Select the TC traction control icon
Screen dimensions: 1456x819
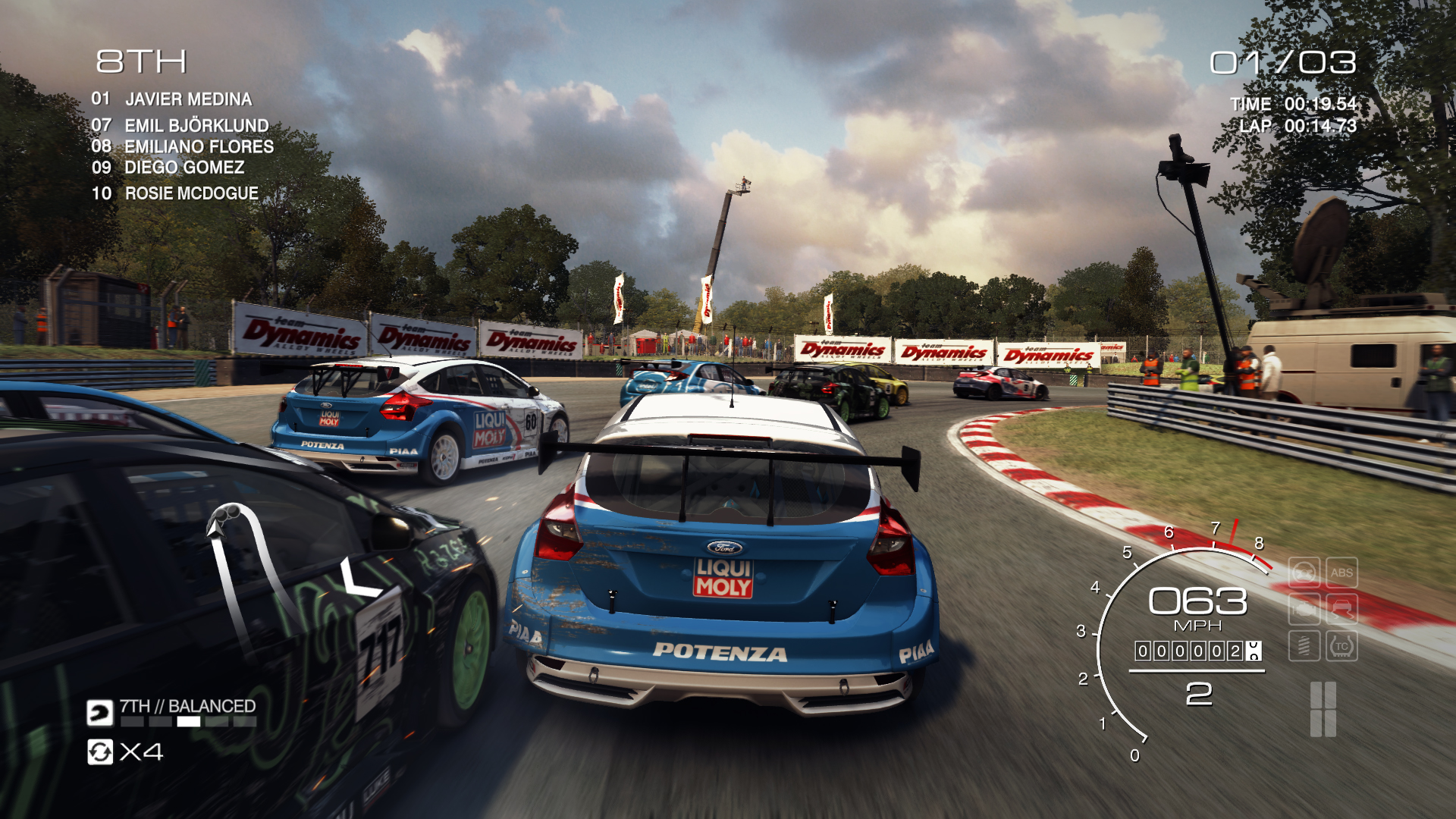1341,647
